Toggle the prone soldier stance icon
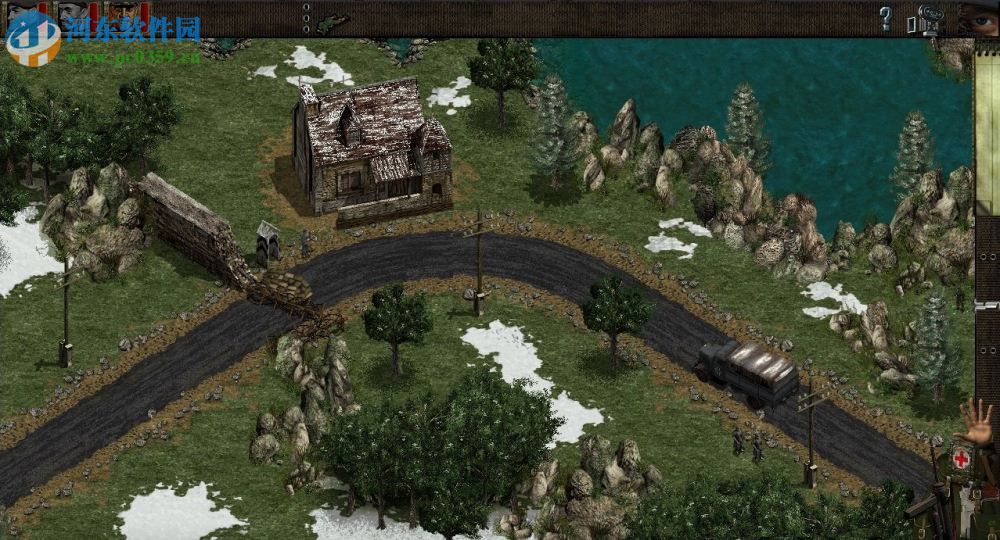The height and width of the screenshot is (540, 1000). click(x=332, y=19)
